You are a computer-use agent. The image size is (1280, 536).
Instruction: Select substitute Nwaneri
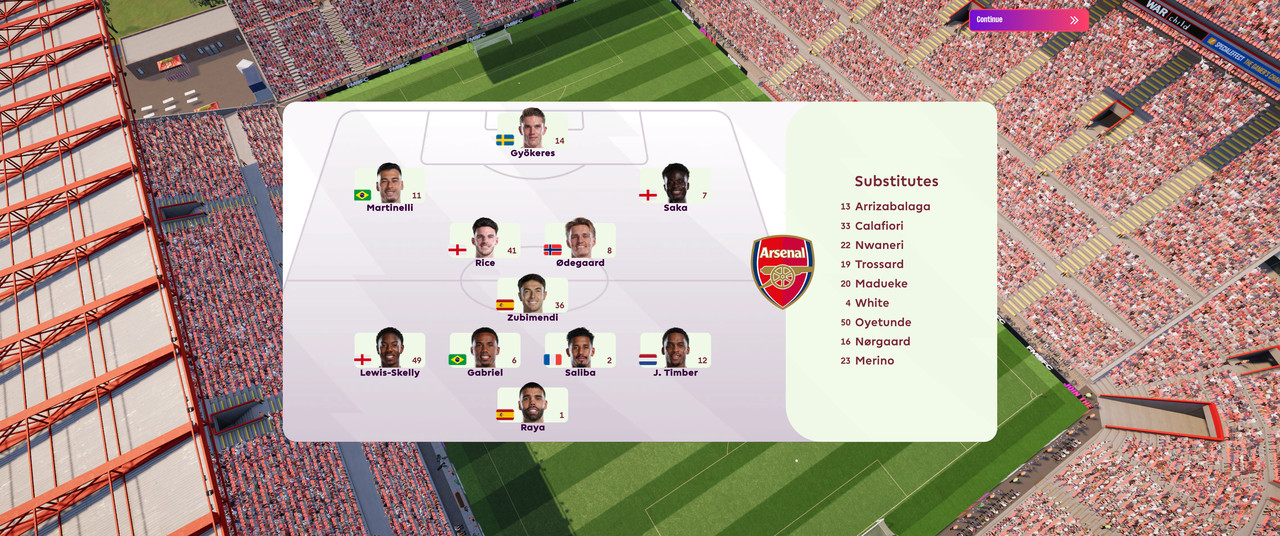(x=879, y=245)
